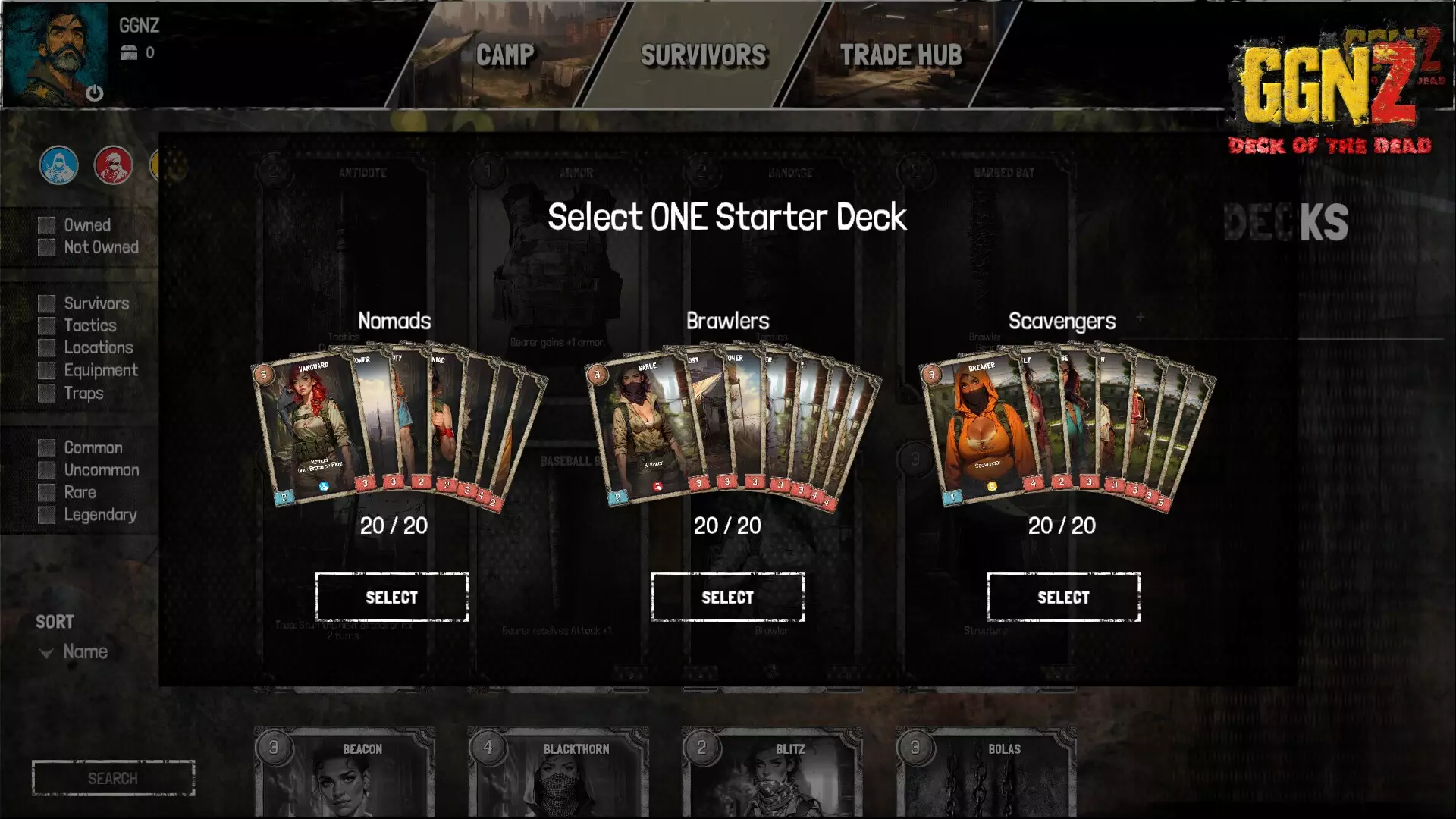Switch to the CAMP tab
Screen dimensions: 1456x819
(504, 55)
